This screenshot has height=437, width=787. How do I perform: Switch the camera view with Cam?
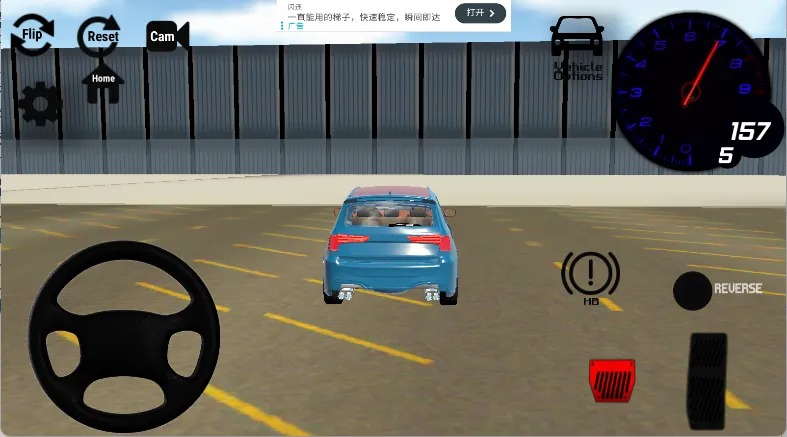(166, 37)
